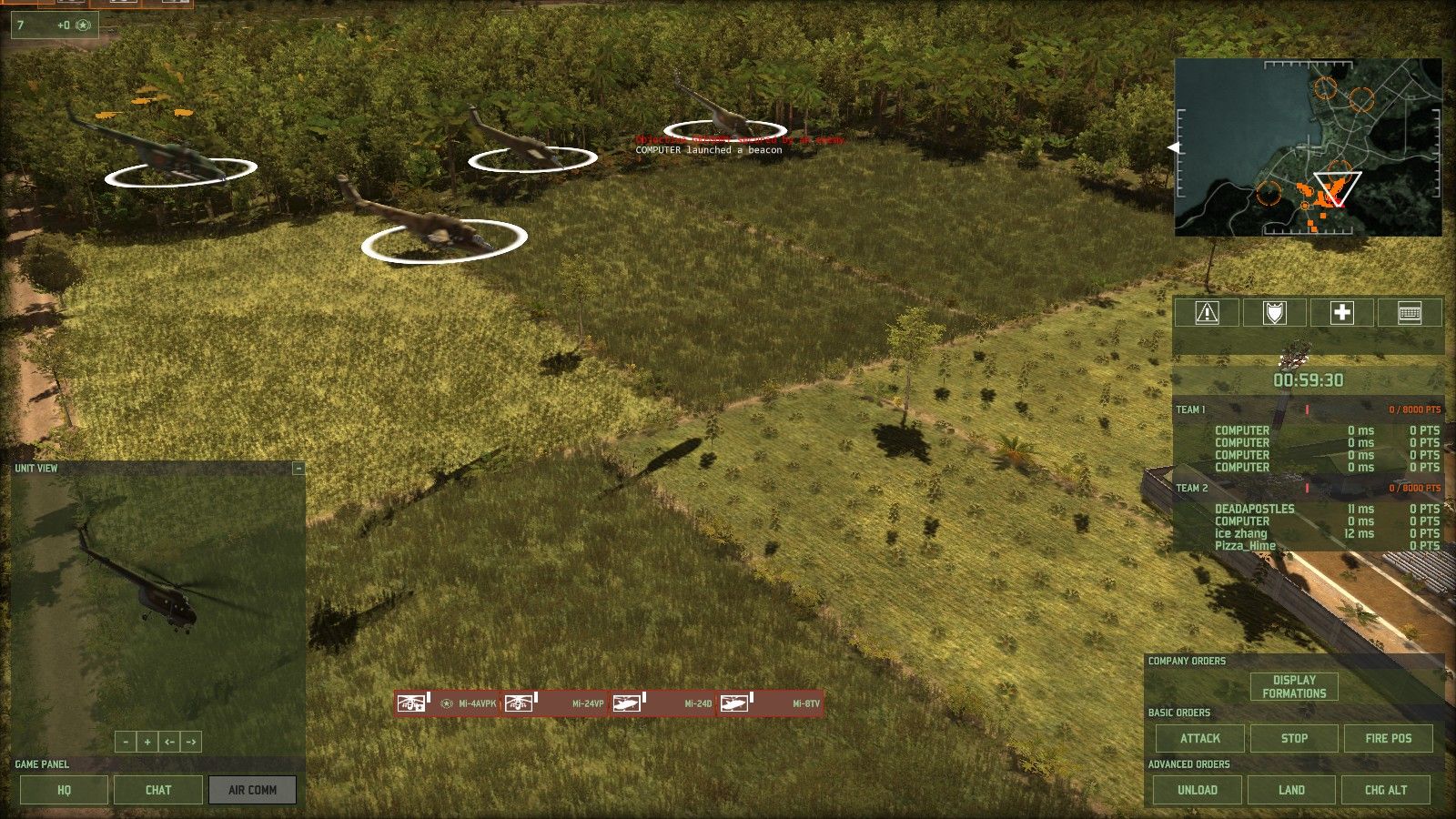Choose the Fire Pos order
The height and width of the screenshot is (819, 1456).
[x=1388, y=738]
